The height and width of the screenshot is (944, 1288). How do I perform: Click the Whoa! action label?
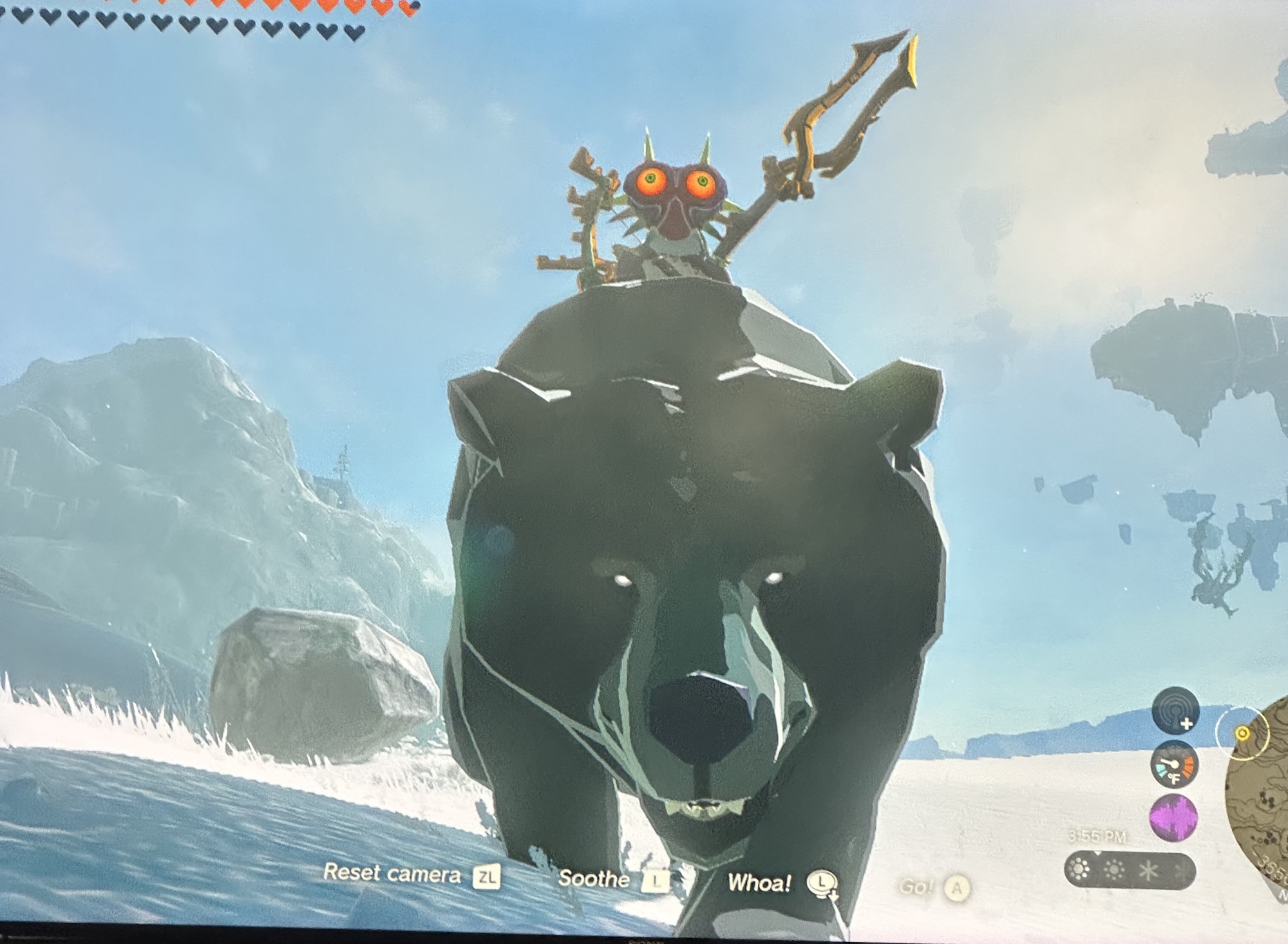coord(759,883)
